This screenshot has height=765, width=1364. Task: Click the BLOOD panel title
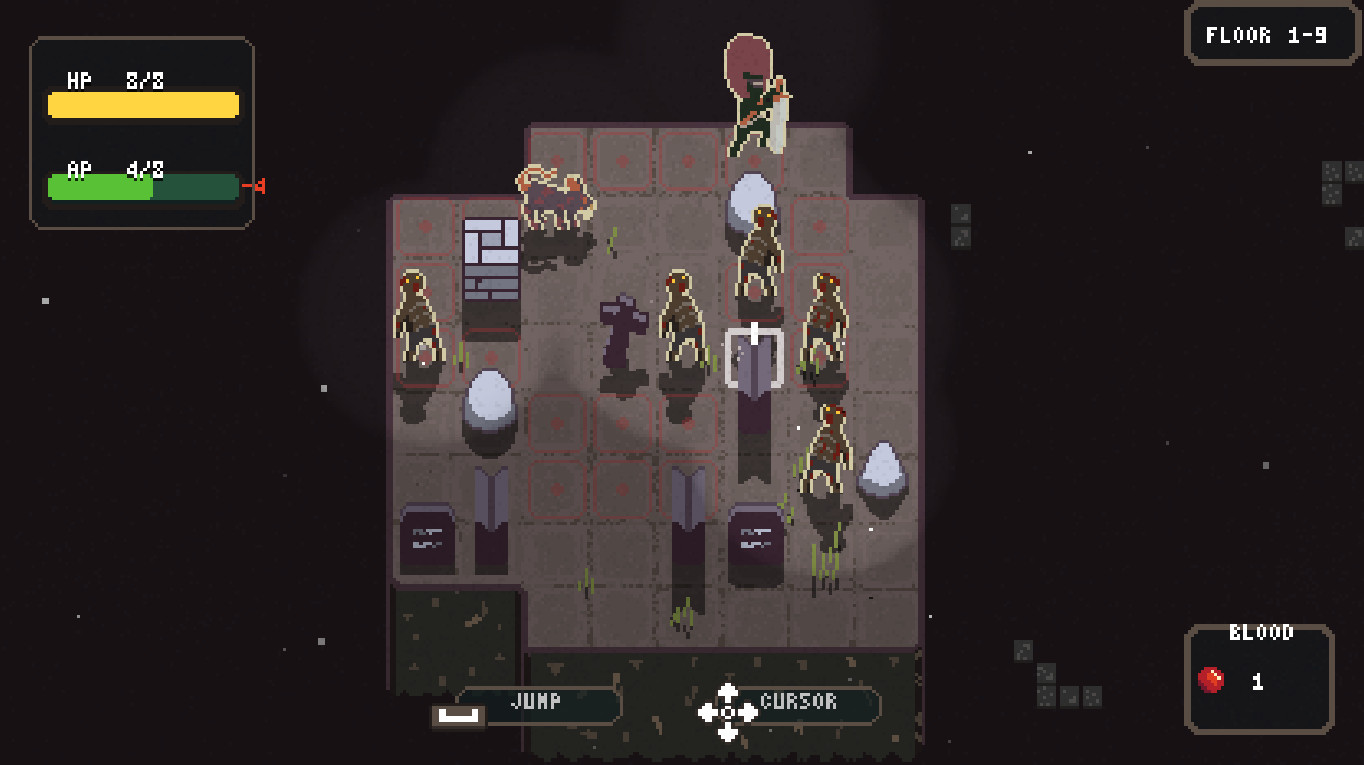(x=1260, y=631)
